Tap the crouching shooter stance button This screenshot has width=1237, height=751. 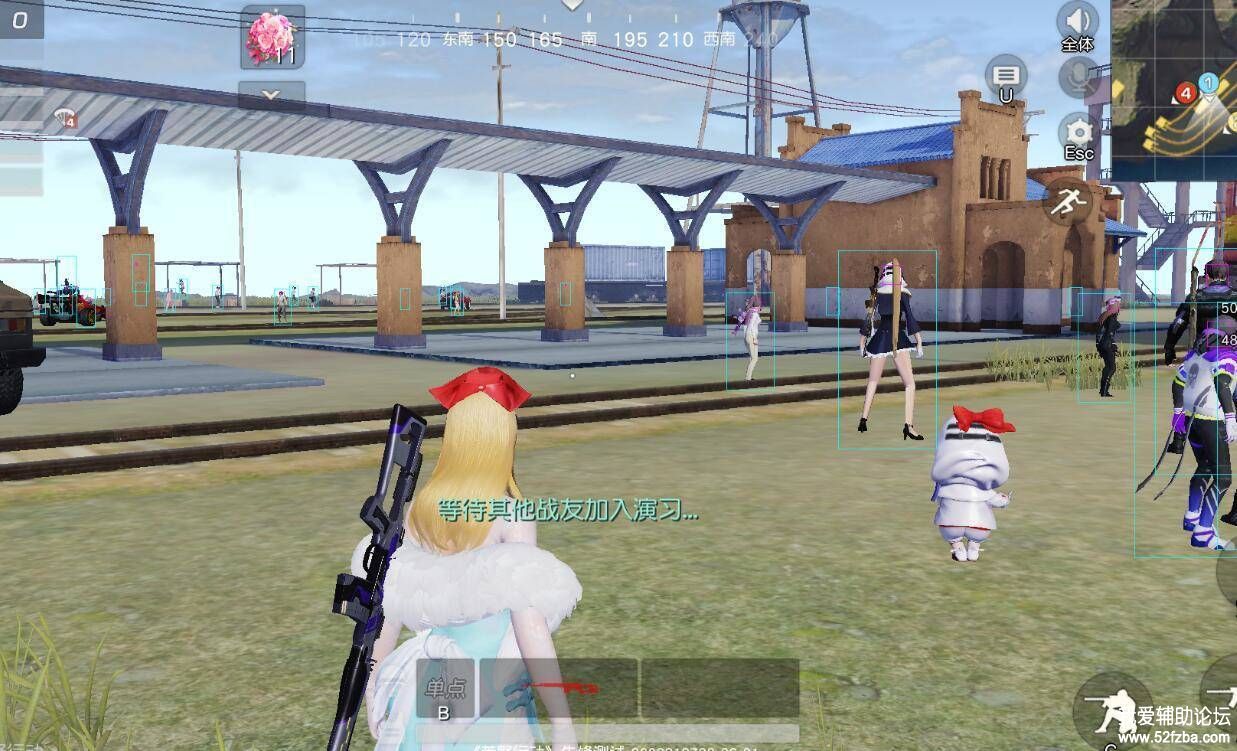point(1112,709)
